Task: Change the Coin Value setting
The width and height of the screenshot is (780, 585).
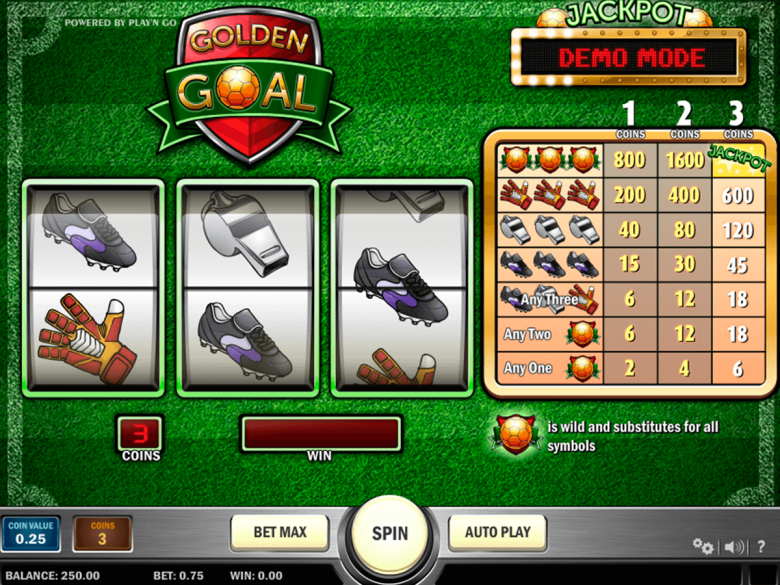Action: click(30, 534)
